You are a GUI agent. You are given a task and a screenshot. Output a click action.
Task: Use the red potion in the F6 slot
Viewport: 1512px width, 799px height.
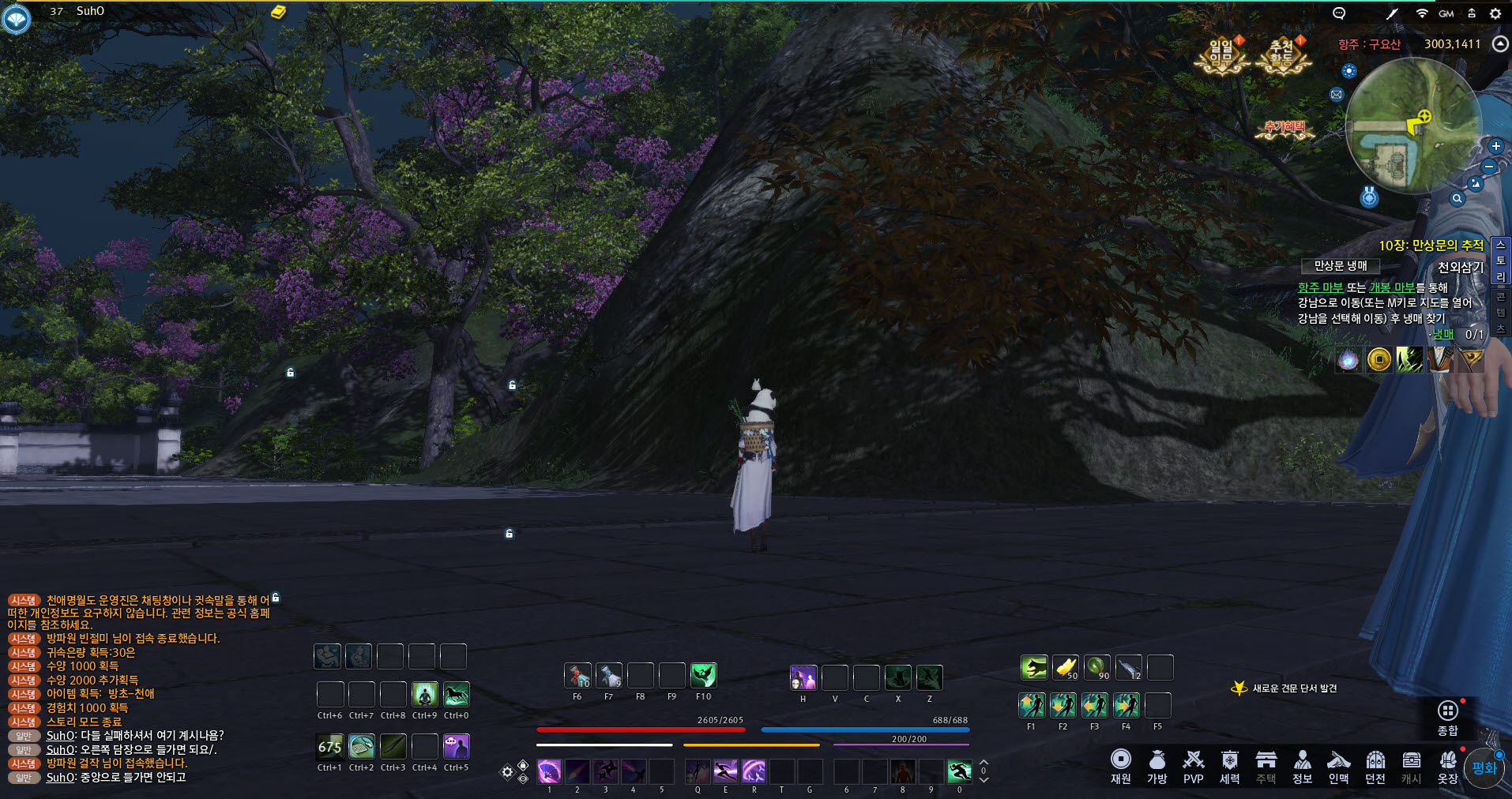click(577, 676)
